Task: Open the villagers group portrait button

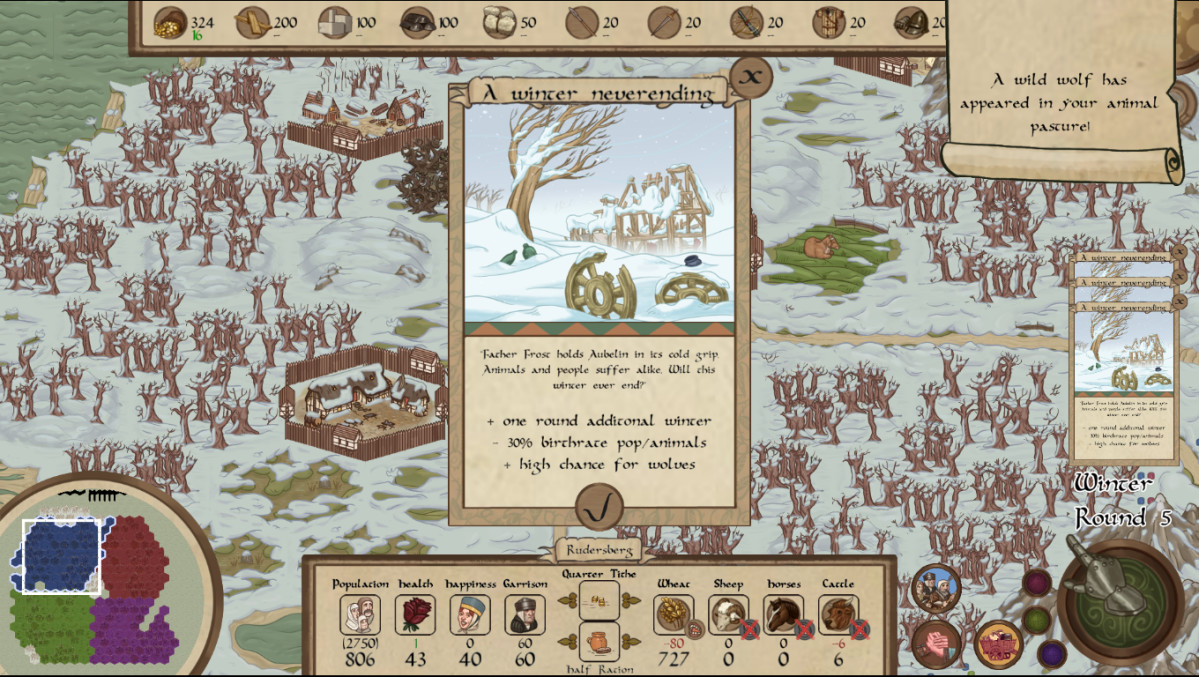Action: 936,589
